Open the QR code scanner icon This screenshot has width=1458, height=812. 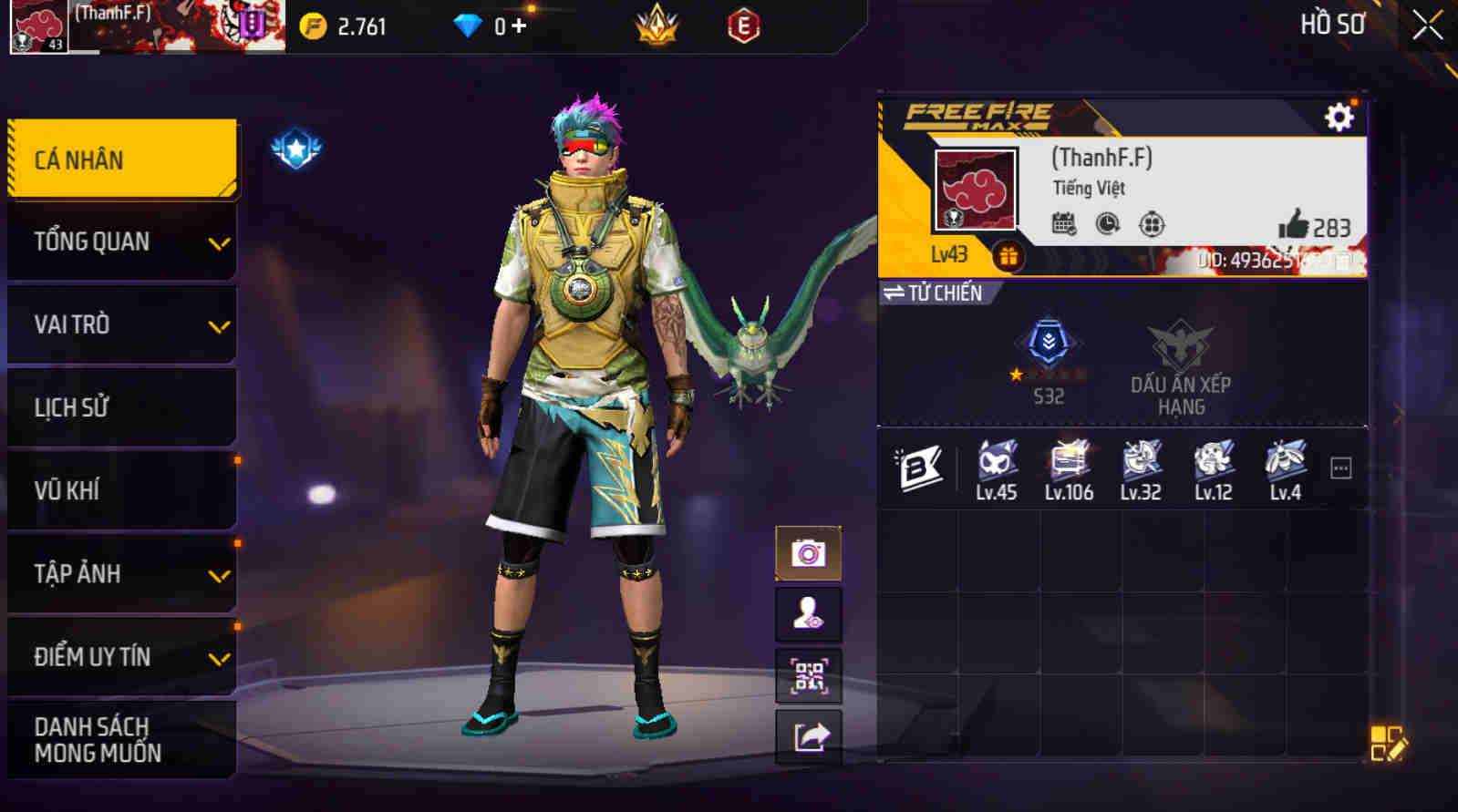pyautogui.click(x=809, y=675)
